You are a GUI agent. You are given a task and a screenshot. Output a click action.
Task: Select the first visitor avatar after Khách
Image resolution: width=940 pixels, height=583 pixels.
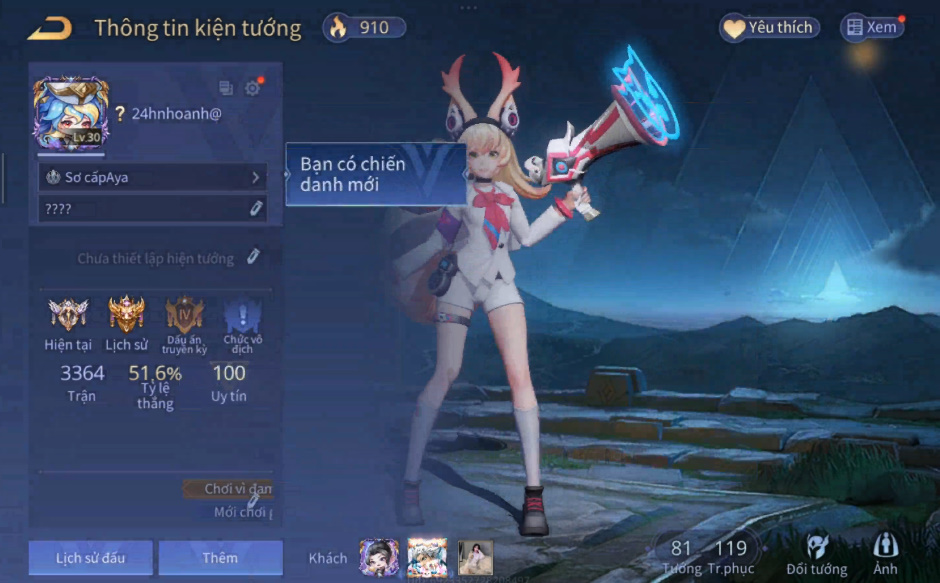[379, 557]
